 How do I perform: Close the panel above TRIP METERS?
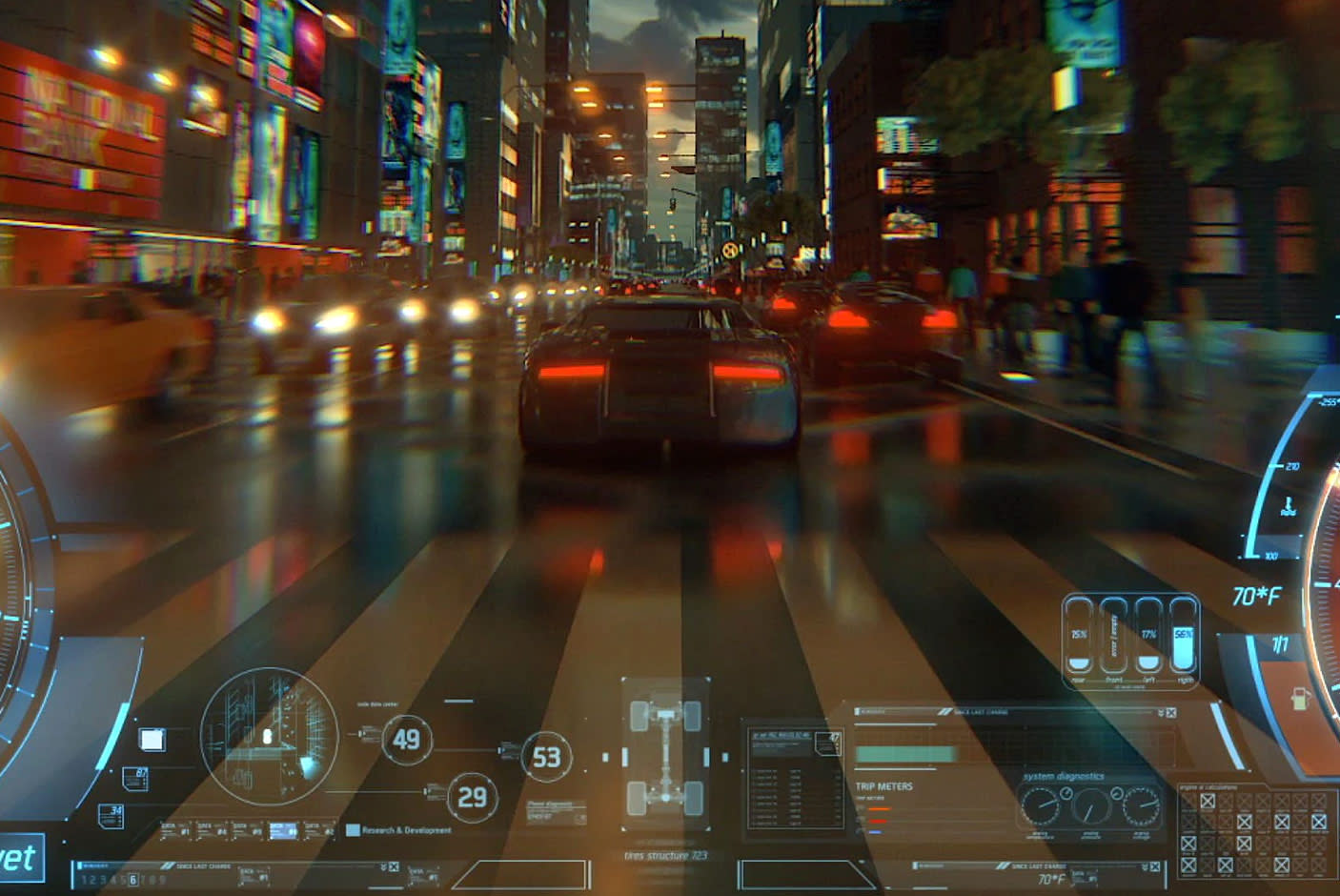point(1170,713)
